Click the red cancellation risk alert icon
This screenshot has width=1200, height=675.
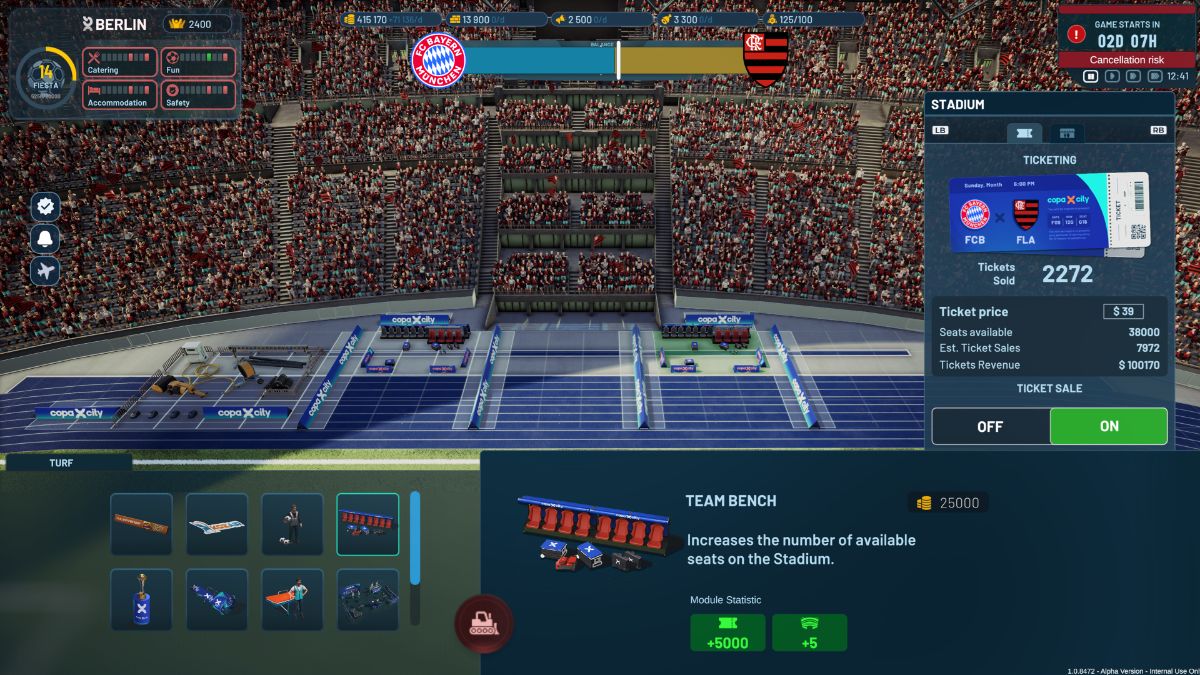(1076, 33)
